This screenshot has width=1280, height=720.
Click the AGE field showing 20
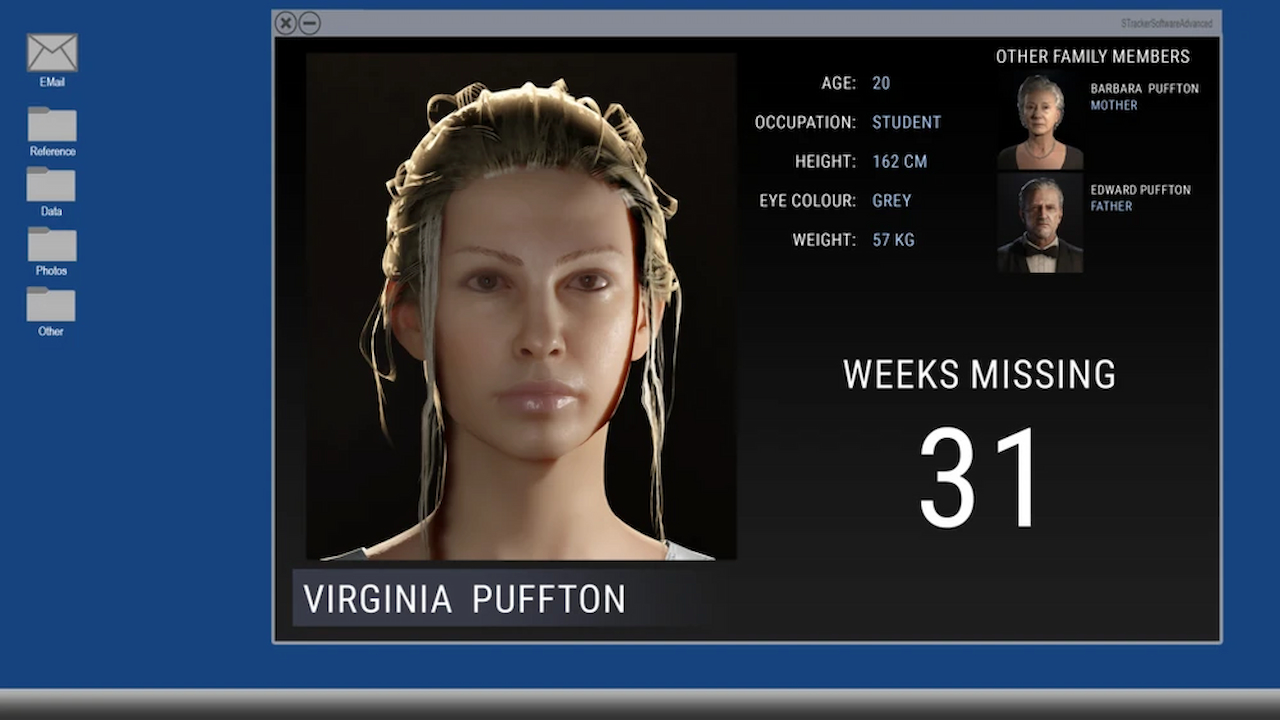(x=881, y=83)
